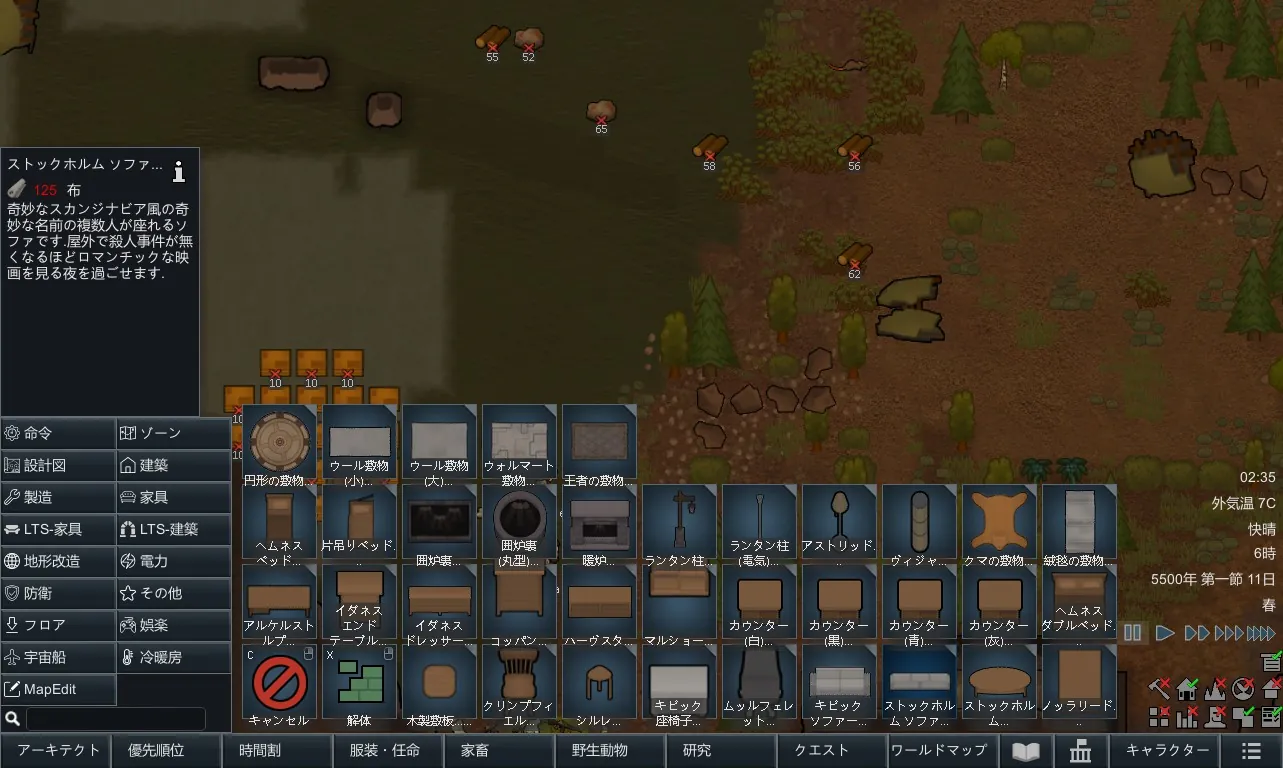Click the search field in the architect menu

tap(115, 718)
